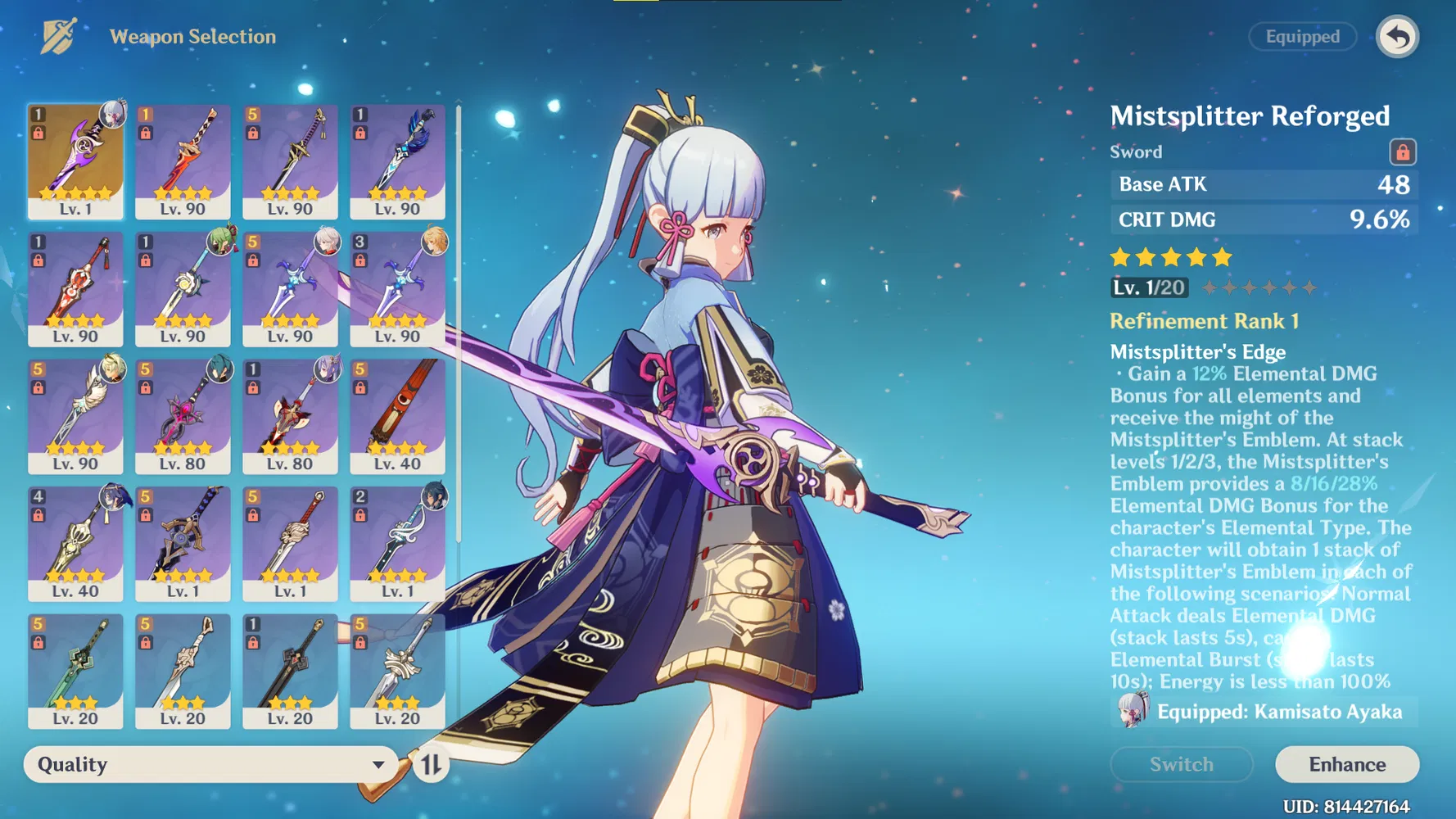Image resolution: width=1456 pixels, height=819 pixels.
Task: Click the ascension star progress next to Lv.1/20
Action: 1259,287
